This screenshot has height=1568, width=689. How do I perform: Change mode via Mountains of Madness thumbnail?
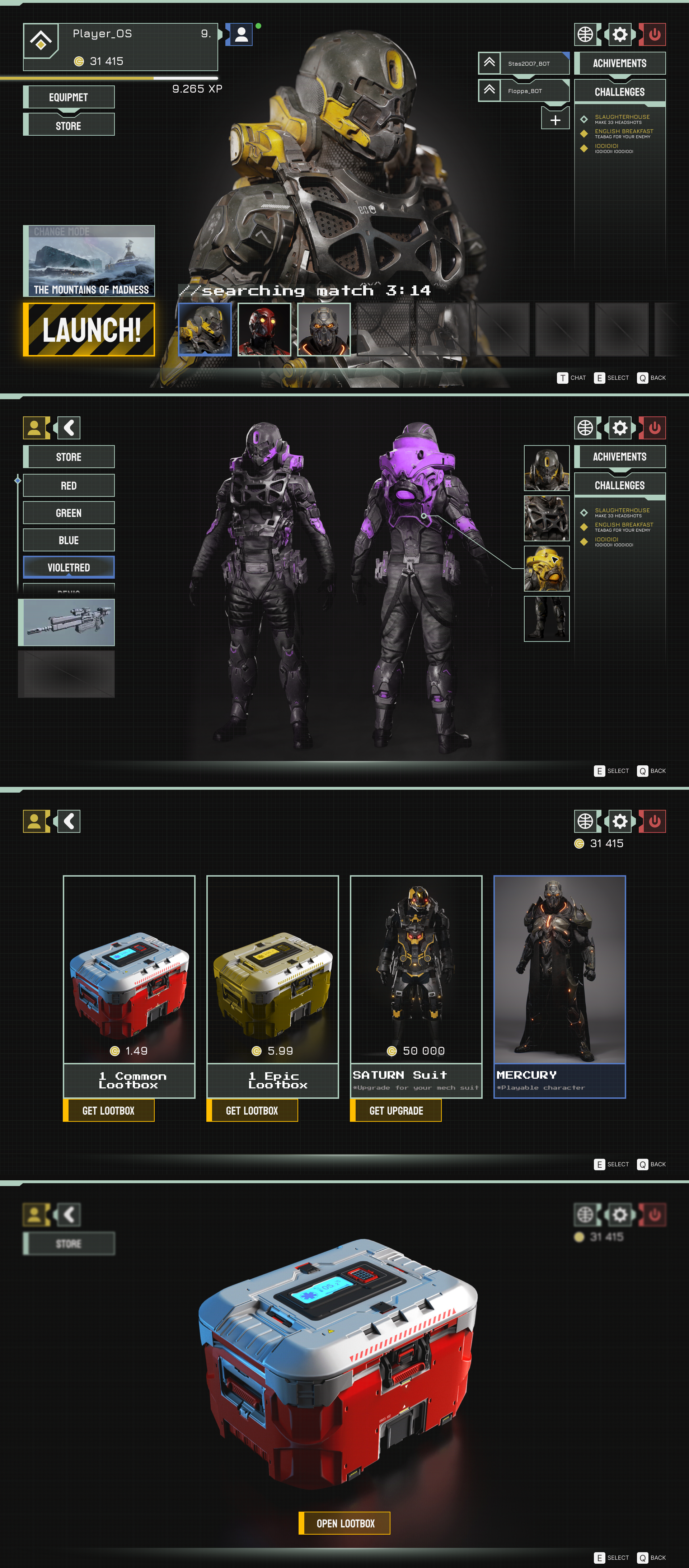89,261
